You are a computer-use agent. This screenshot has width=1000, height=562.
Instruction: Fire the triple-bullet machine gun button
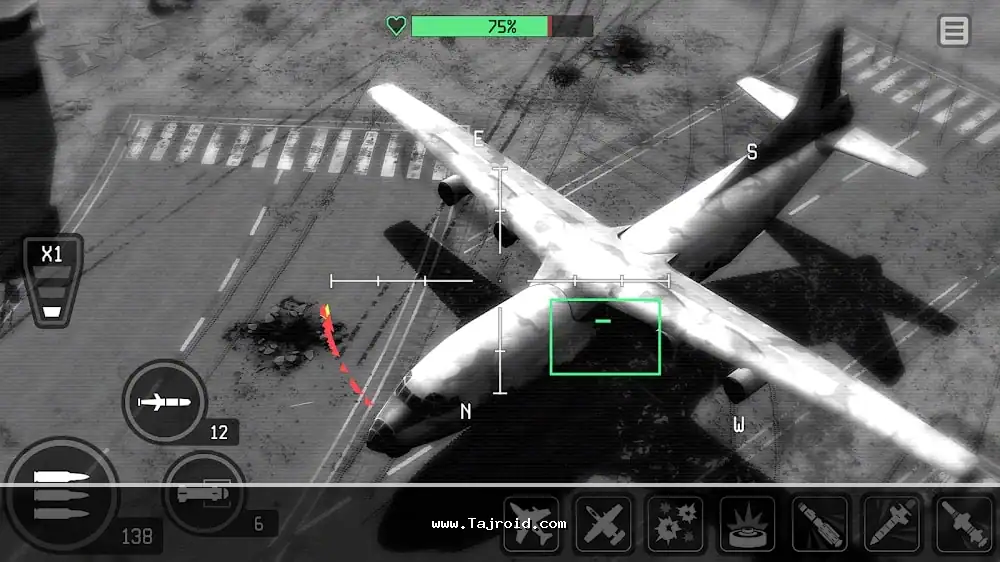(60, 494)
